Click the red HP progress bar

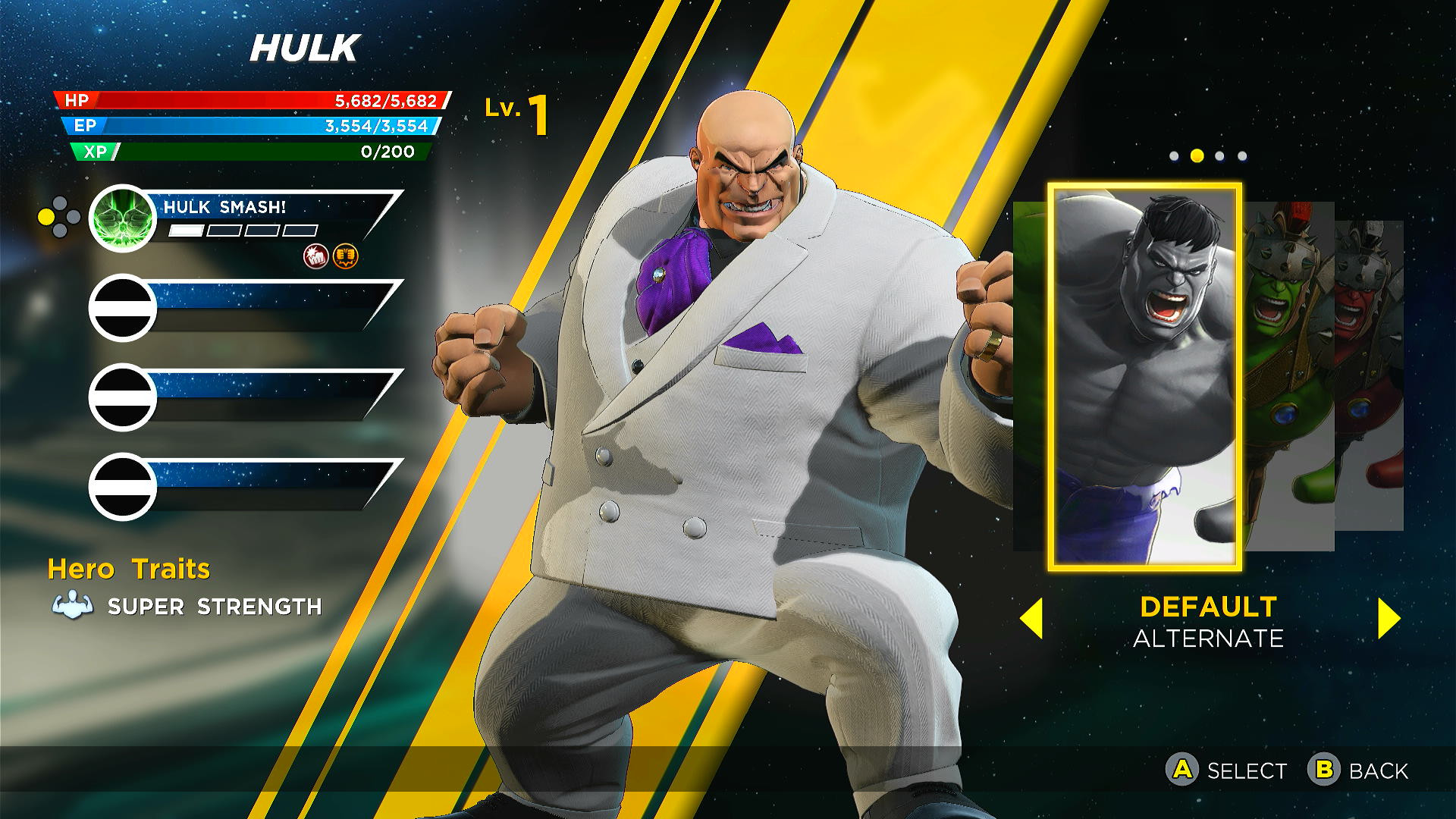click(250, 99)
